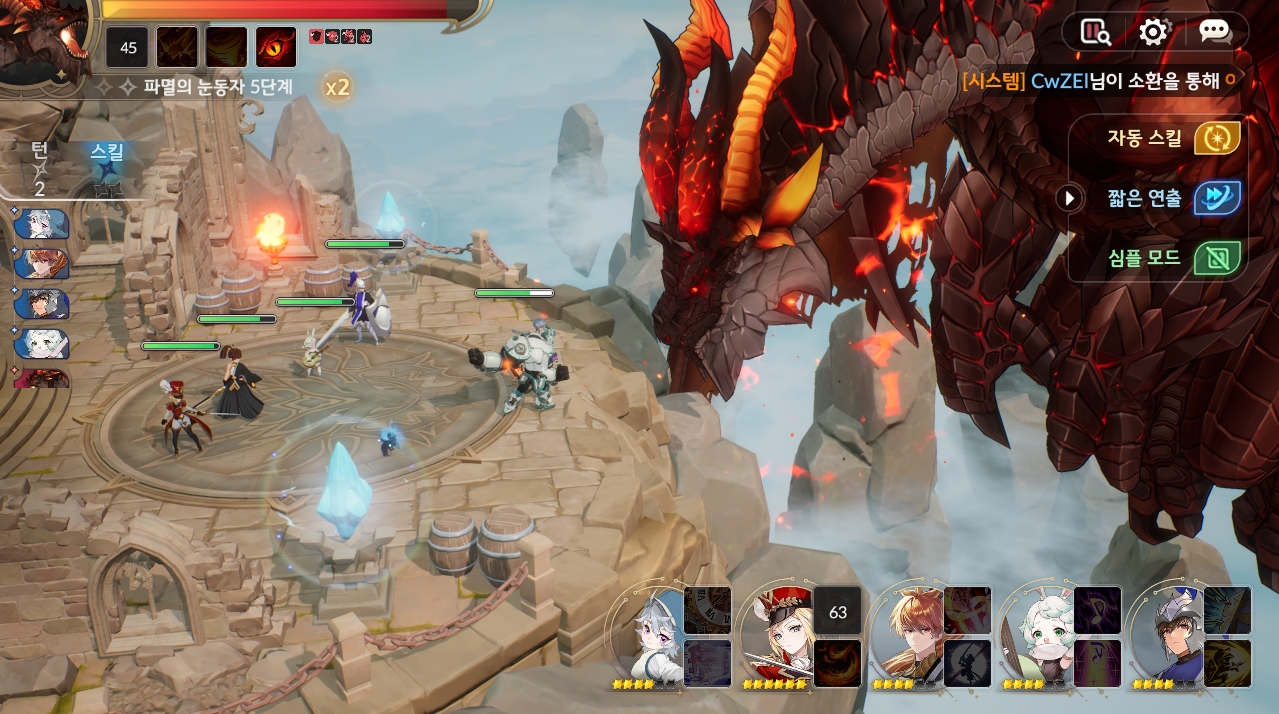The height and width of the screenshot is (714, 1279).
Task: Open the battle info magnifier icon
Action: click(x=1096, y=32)
